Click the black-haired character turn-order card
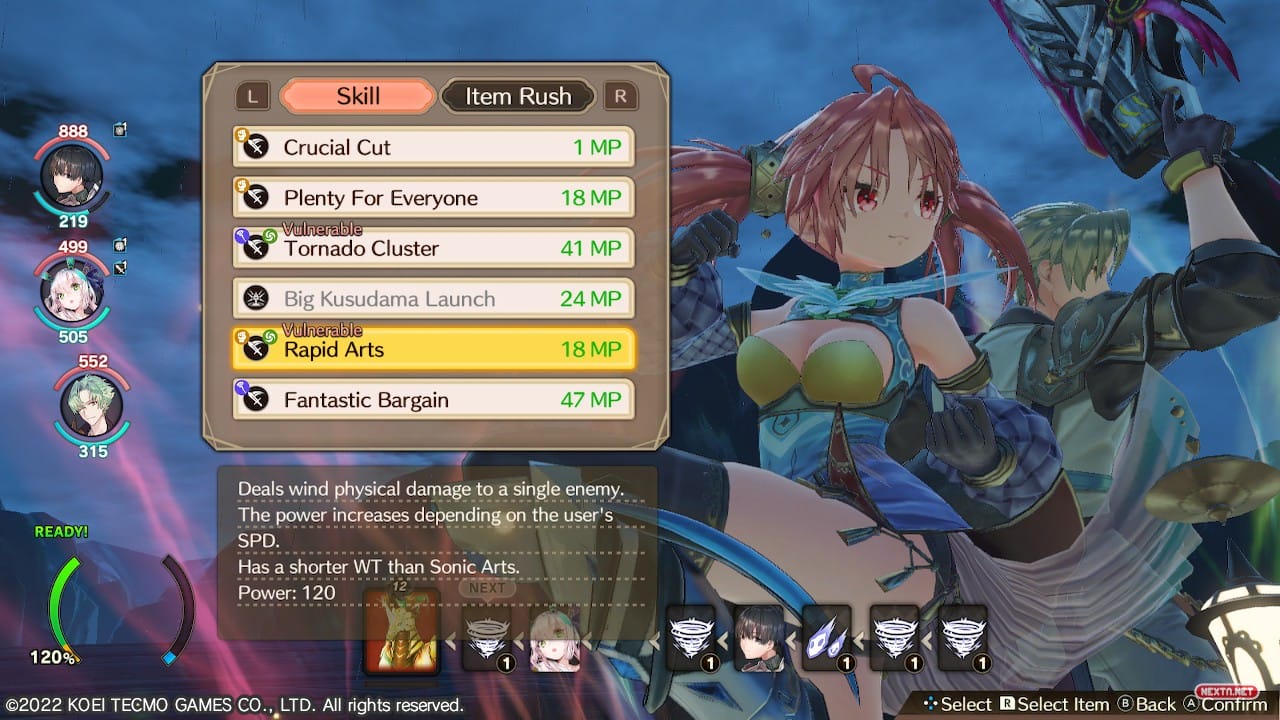This screenshot has width=1280, height=720. click(759, 638)
